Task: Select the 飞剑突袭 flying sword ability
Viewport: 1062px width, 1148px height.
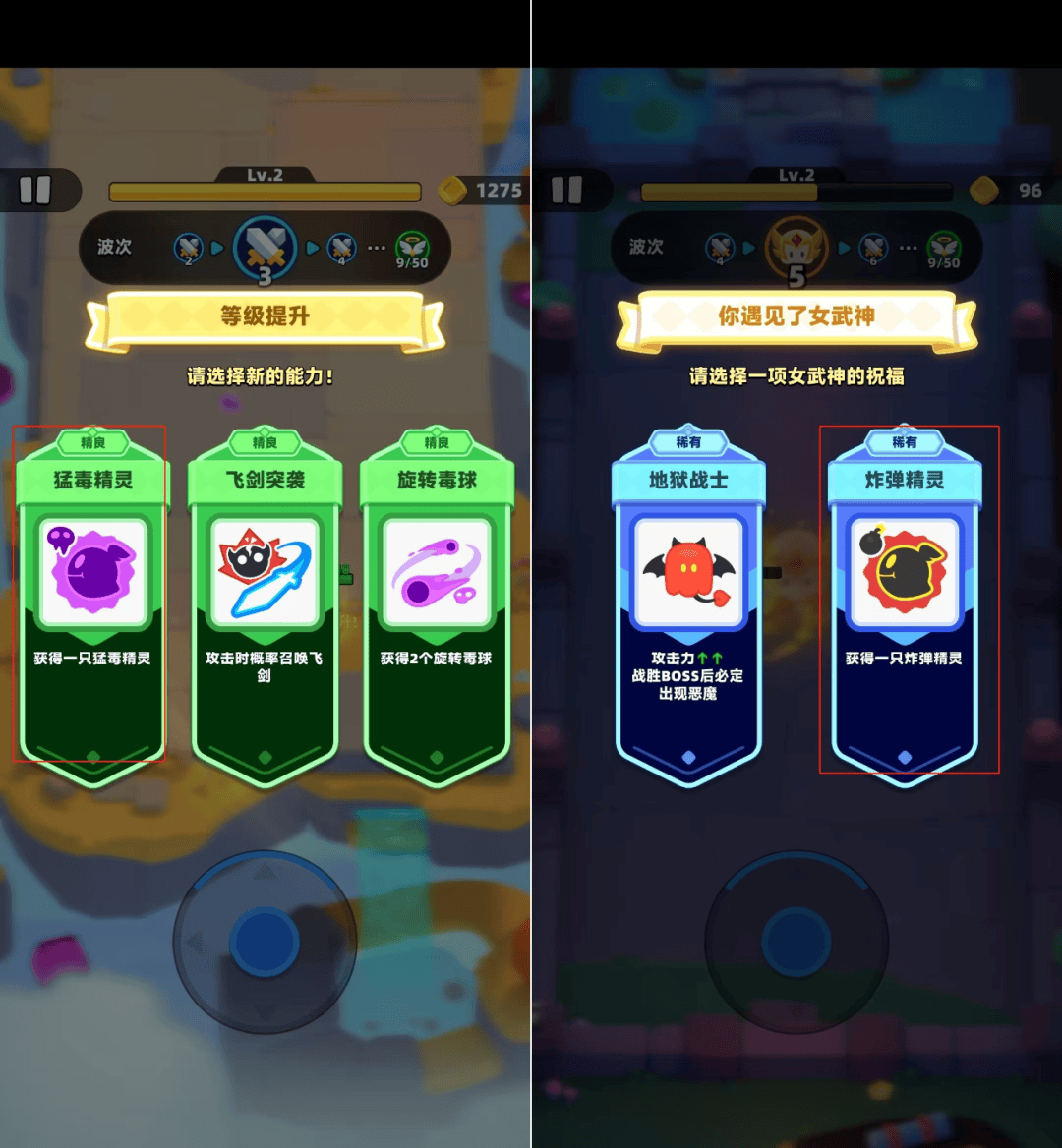Action: 265,600
